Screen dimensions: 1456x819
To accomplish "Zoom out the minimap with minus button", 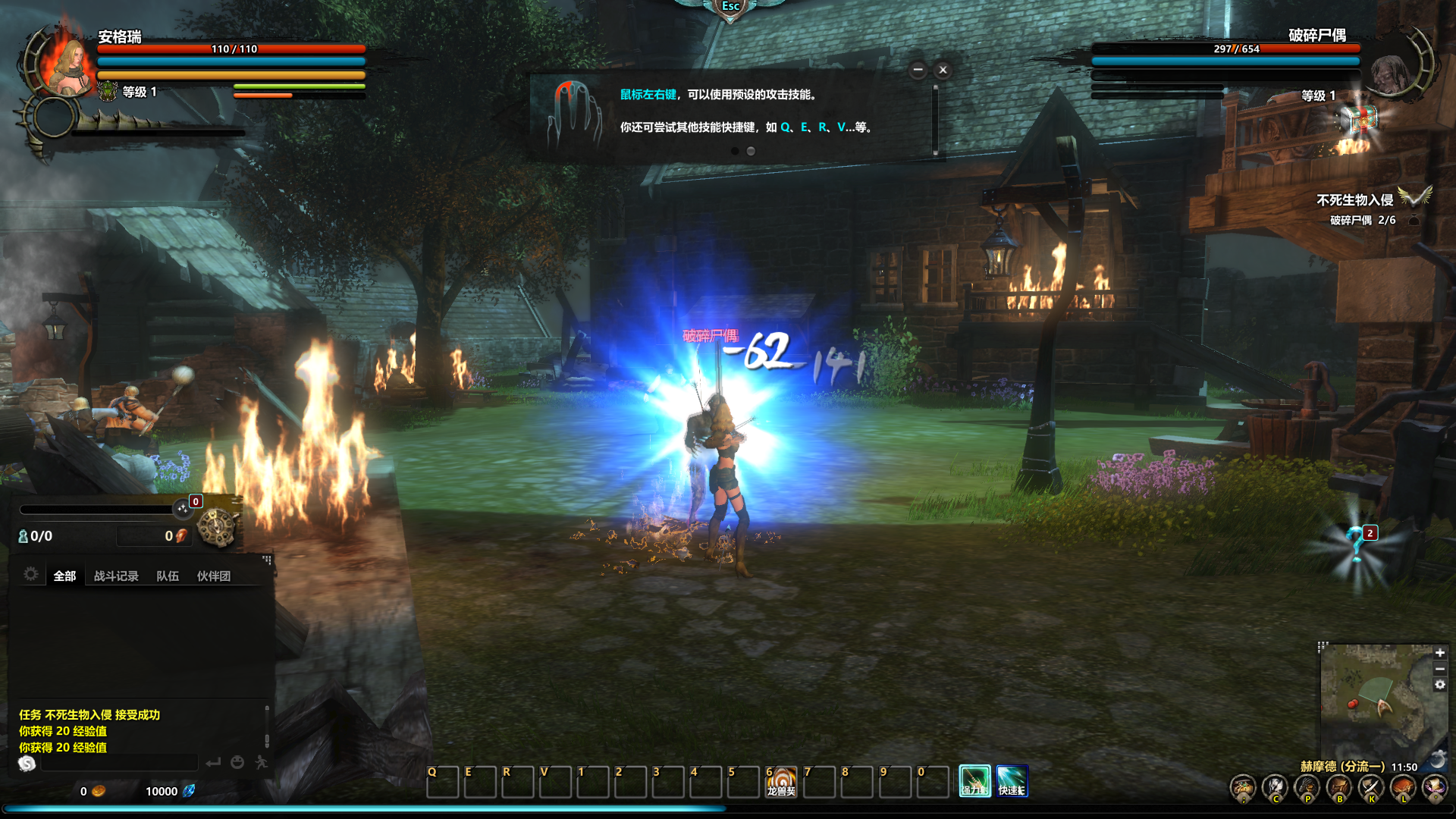I will [1439, 669].
